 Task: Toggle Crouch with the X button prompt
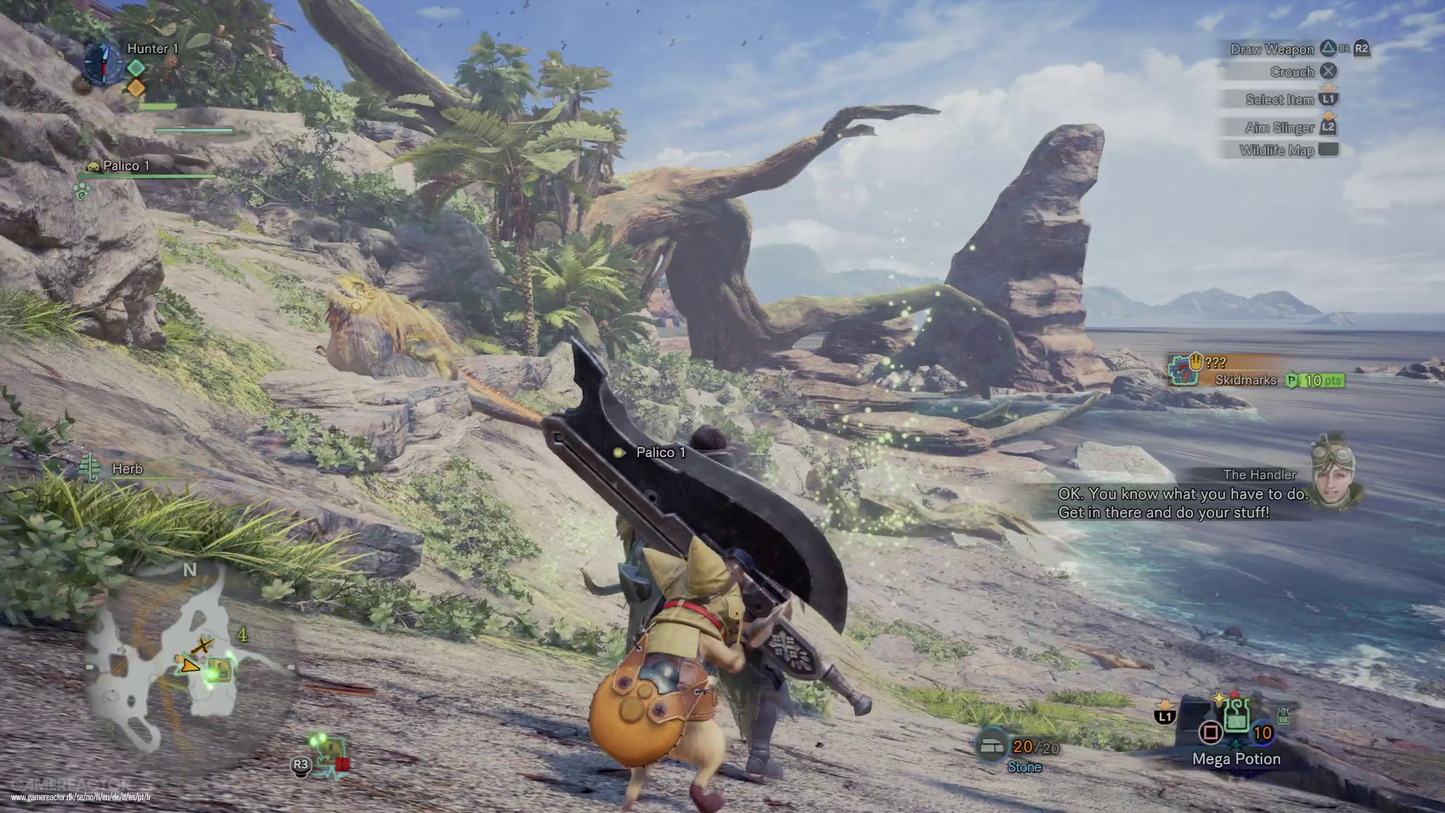pyautogui.click(x=1327, y=71)
